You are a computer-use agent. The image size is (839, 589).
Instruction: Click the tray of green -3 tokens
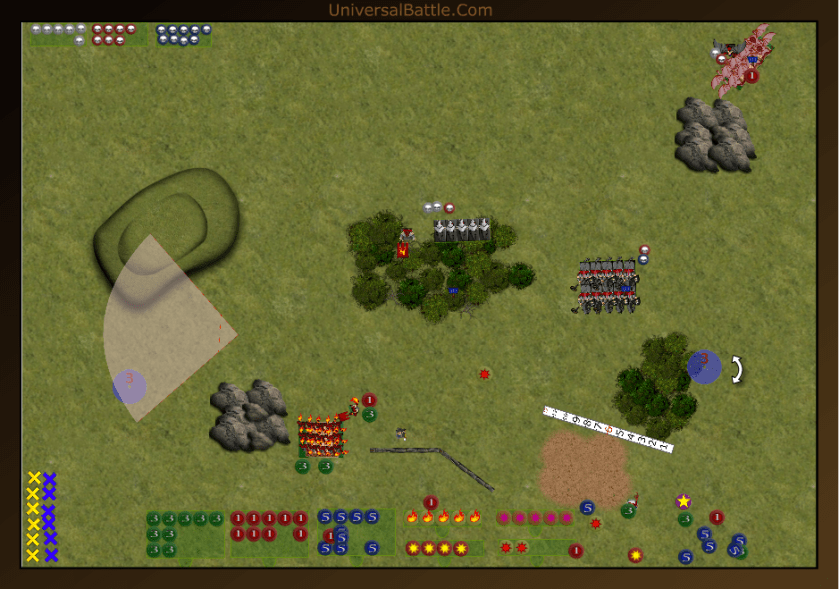(184, 534)
